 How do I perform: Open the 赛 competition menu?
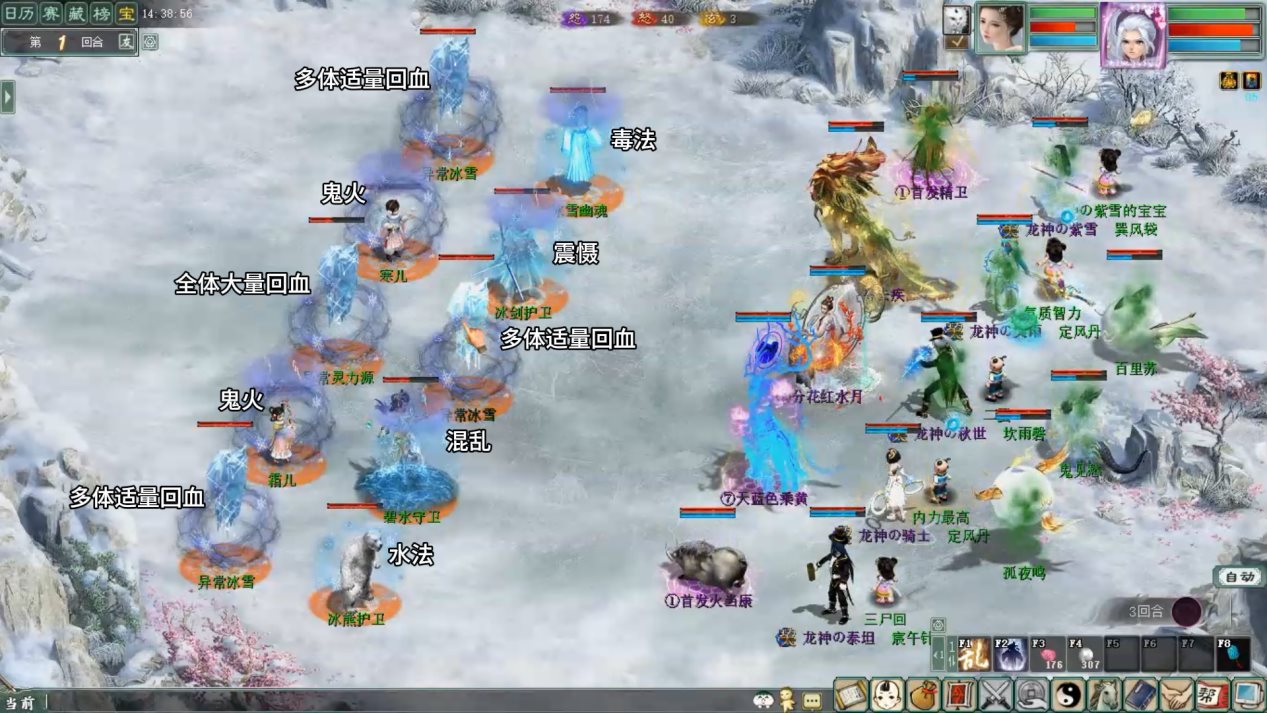pyautogui.click(x=51, y=14)
